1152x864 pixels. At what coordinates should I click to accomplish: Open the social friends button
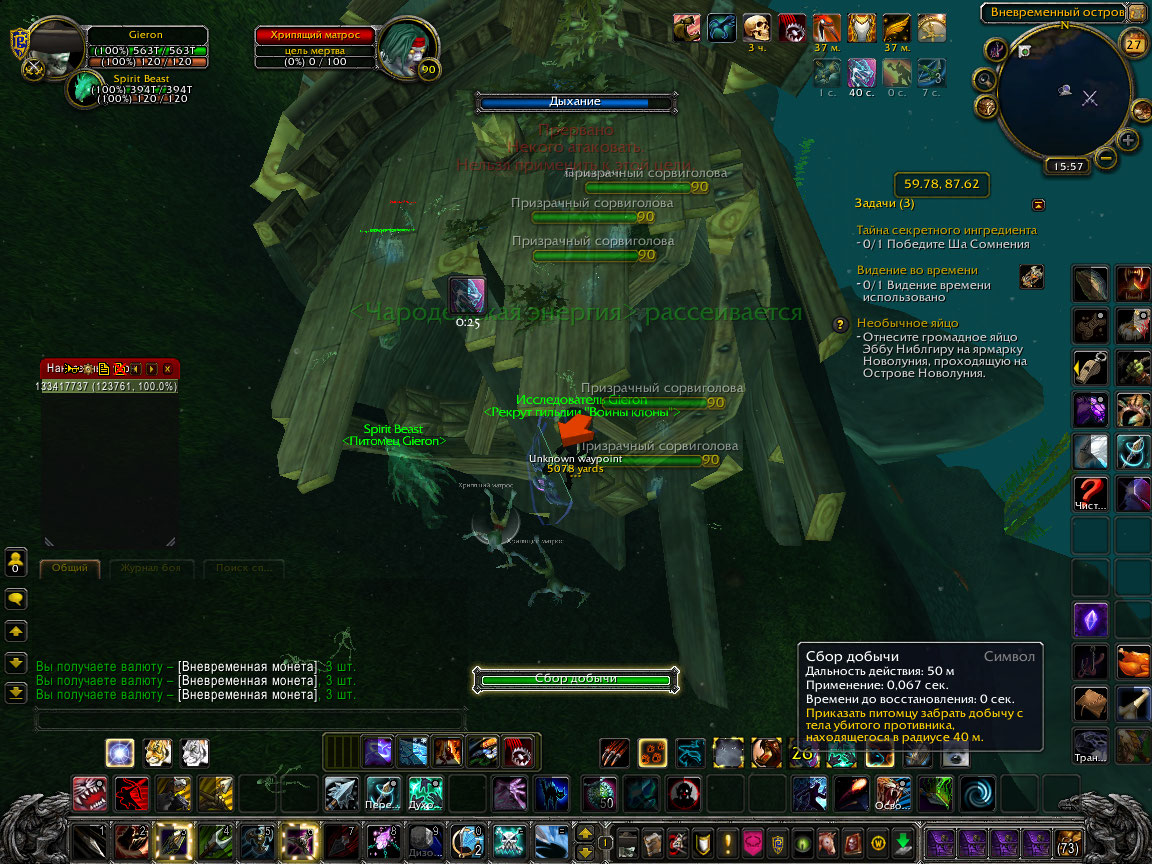tap(16, 561)
